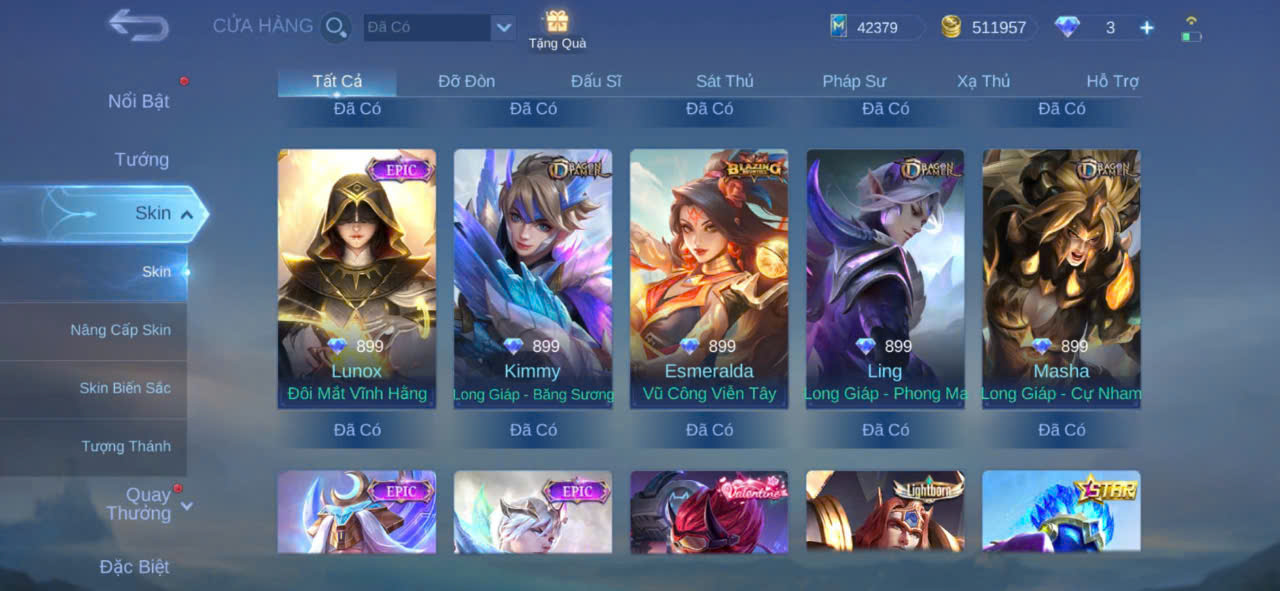Switch to the Đỡ Đòn tab
1280x591 pixels.
(x=466, y=81)
